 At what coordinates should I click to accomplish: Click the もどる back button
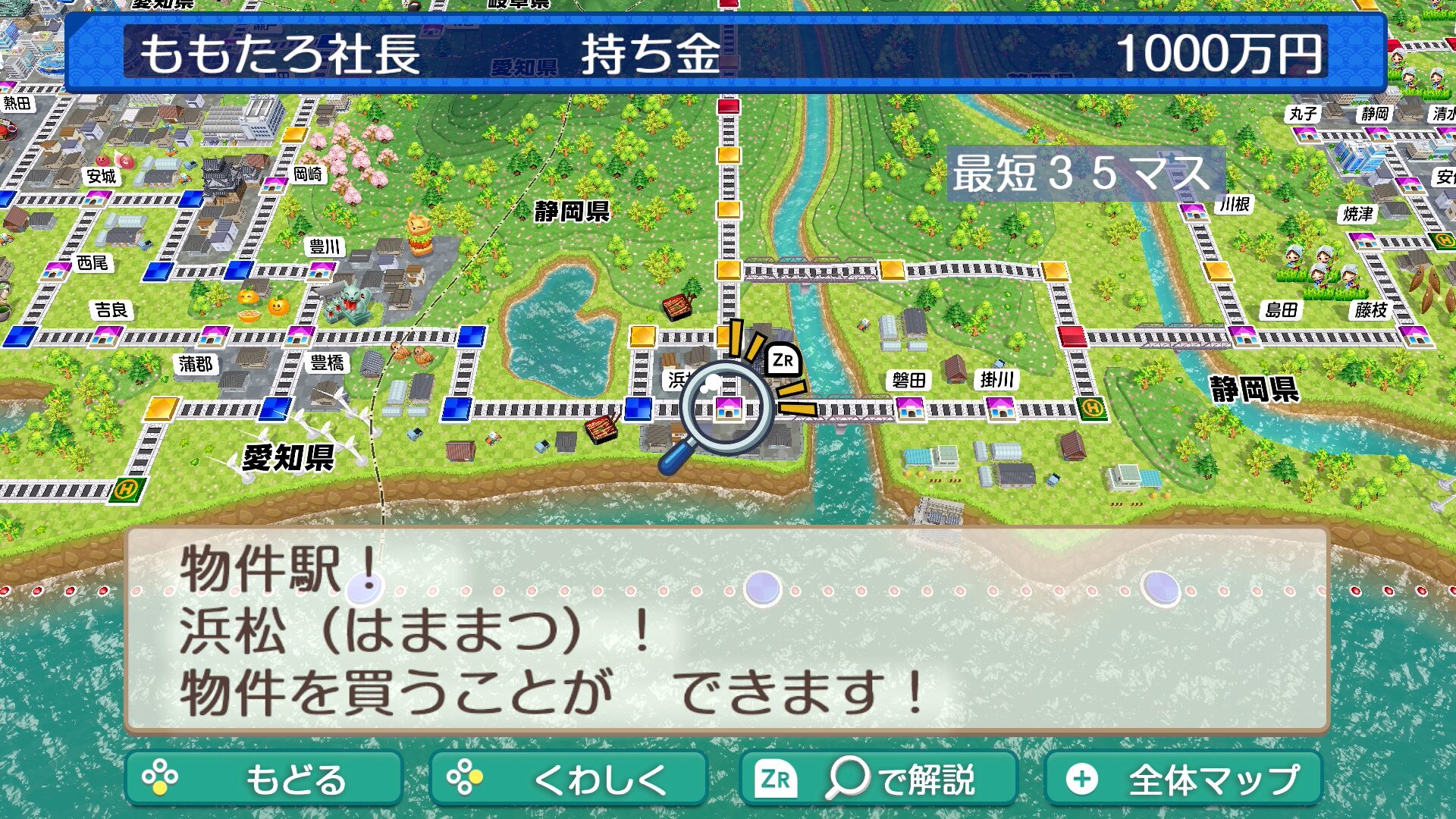pyautogui.click(x=263, y=779)
